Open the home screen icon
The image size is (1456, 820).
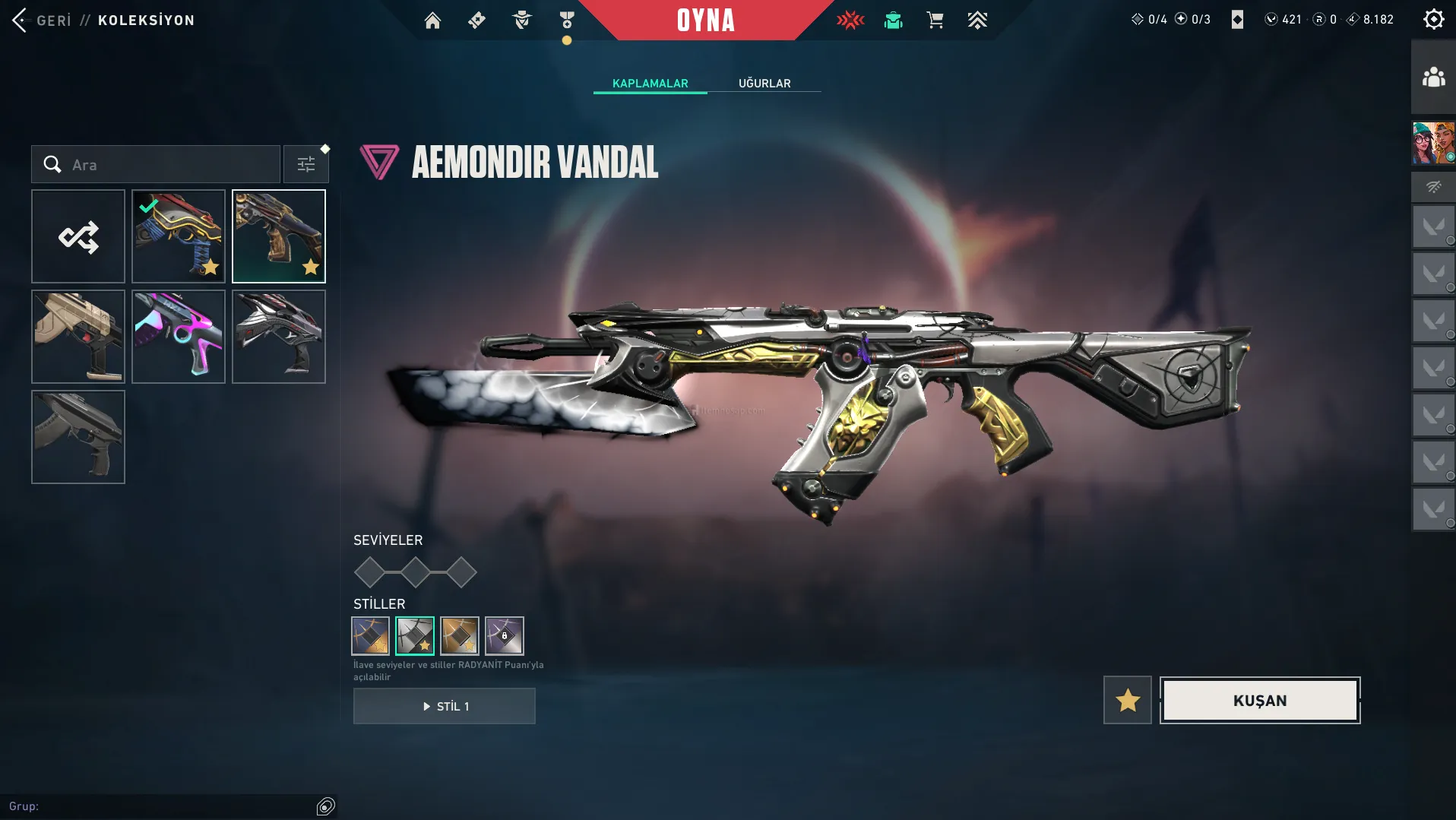click(x=432, y=21)
